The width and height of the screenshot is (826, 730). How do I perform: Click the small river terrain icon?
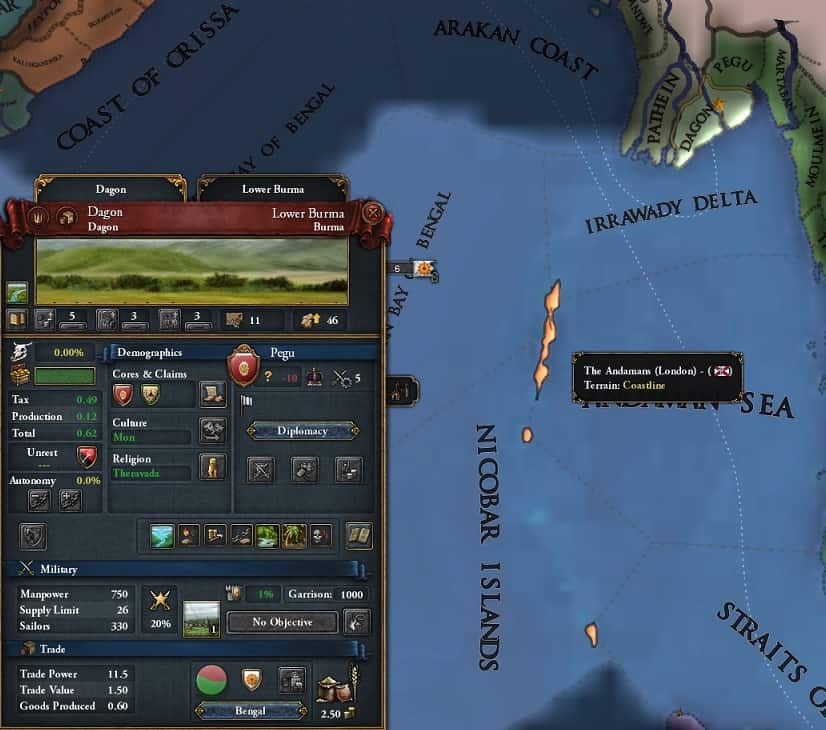click(x=17, y=292)
